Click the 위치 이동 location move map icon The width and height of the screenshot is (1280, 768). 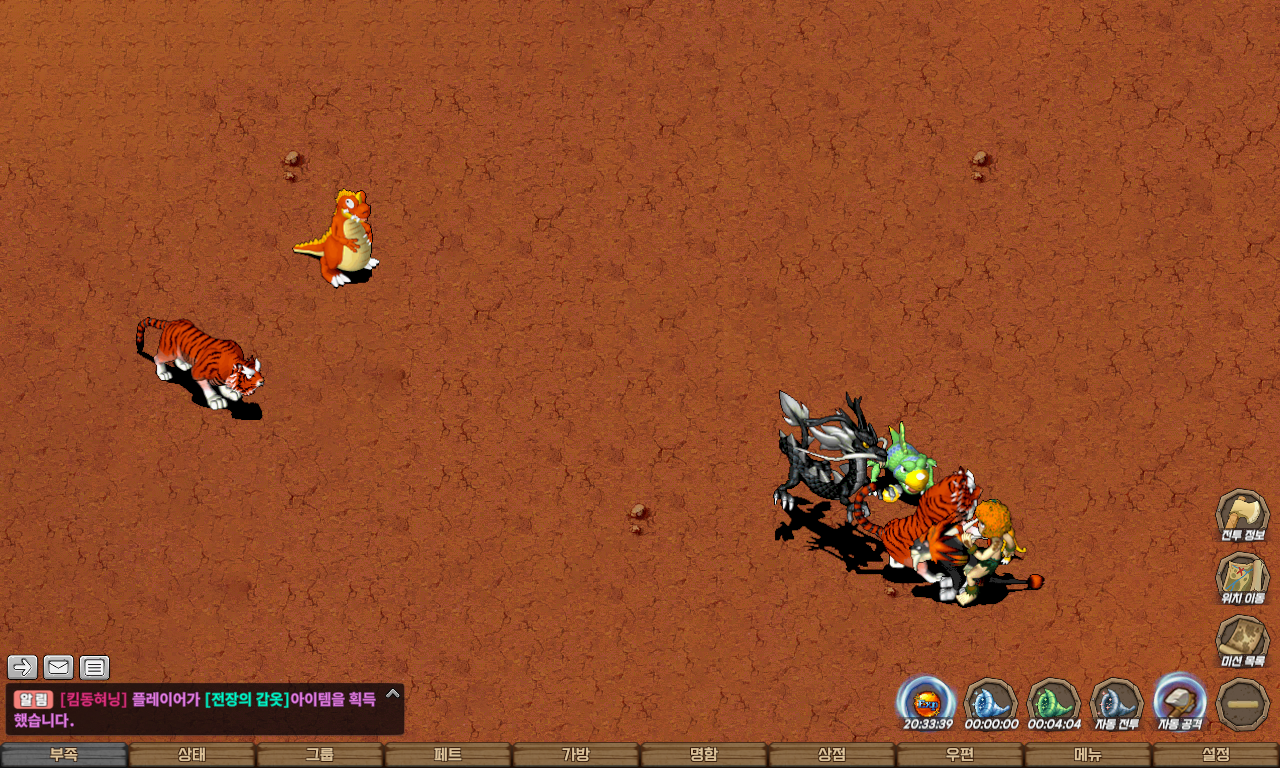tap(1242, 578)
